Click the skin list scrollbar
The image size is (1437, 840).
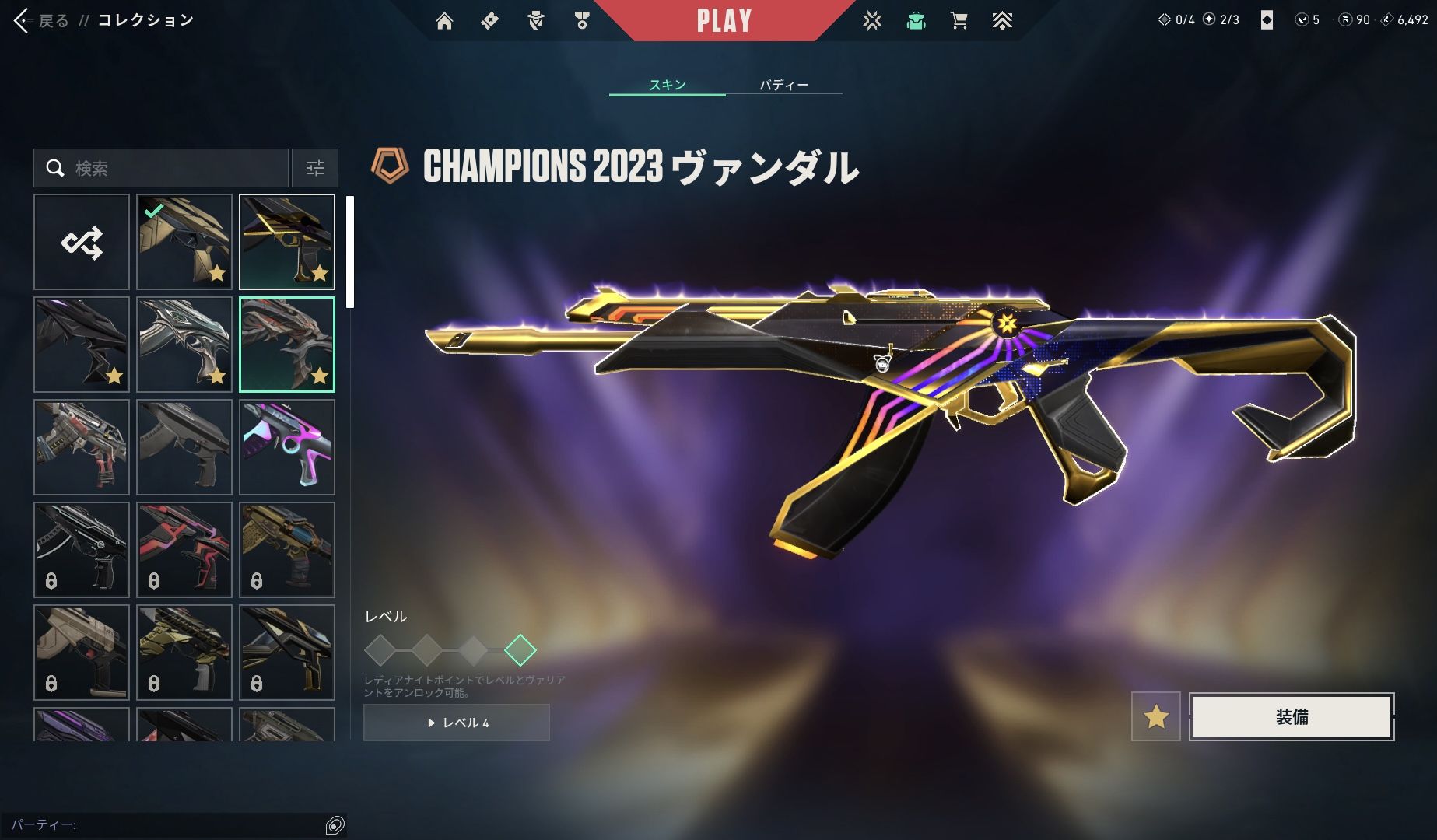click(350, 251)
